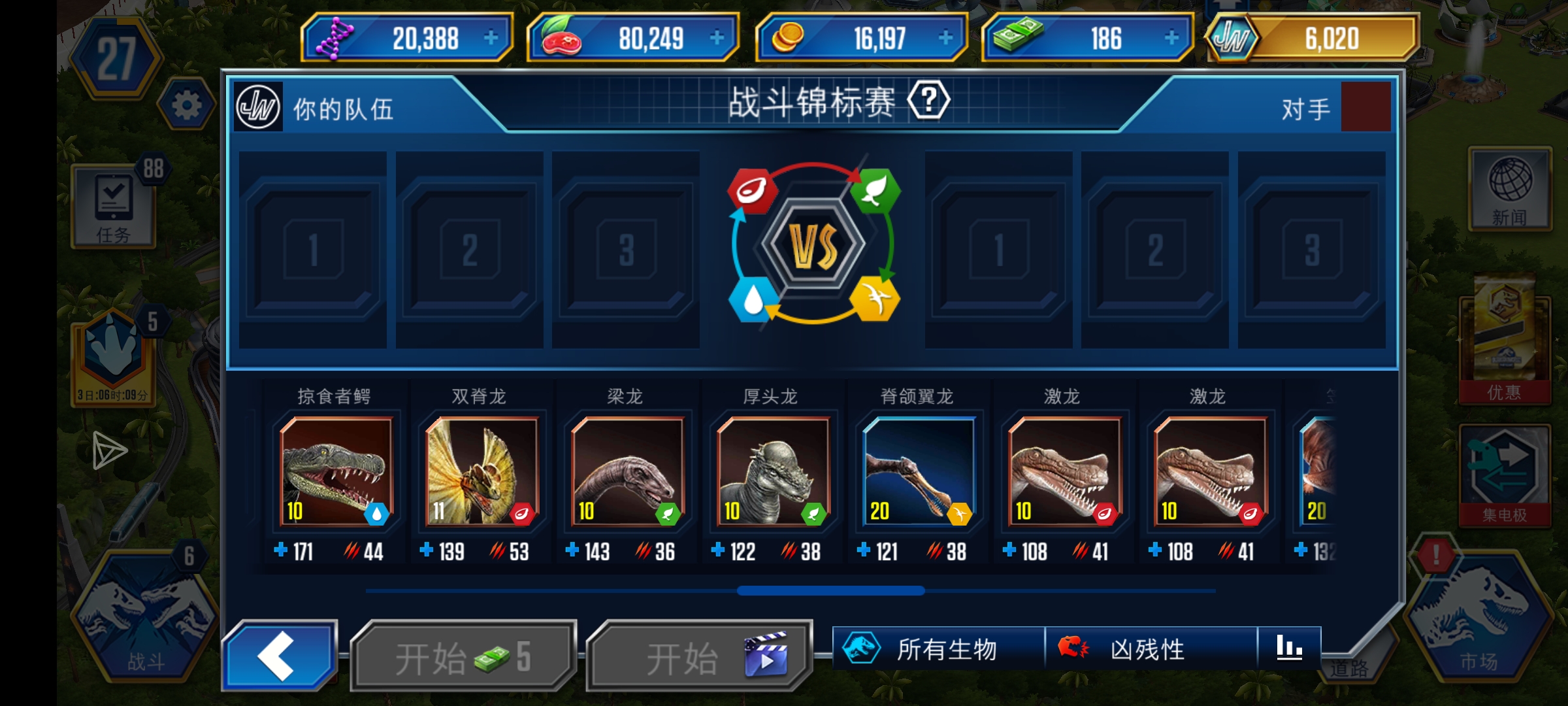Image resolution: width=1568 pixels, height=706 pixels.
Task: Add more gold coins
Action: tap(945, 38)
